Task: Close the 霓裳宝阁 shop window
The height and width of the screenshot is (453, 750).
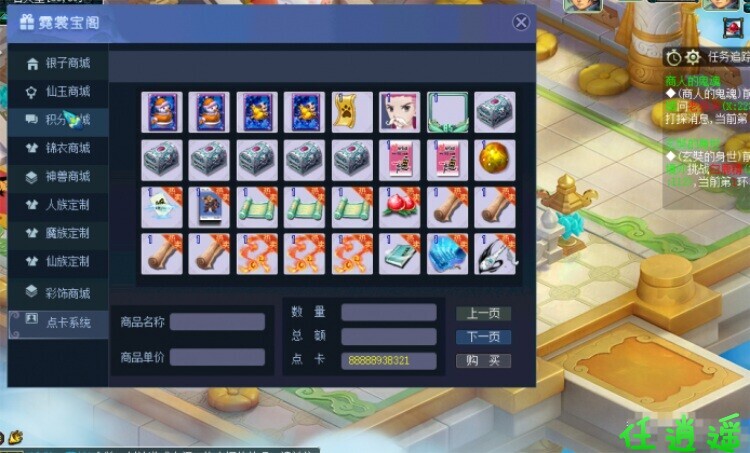Action: point(521,22)
